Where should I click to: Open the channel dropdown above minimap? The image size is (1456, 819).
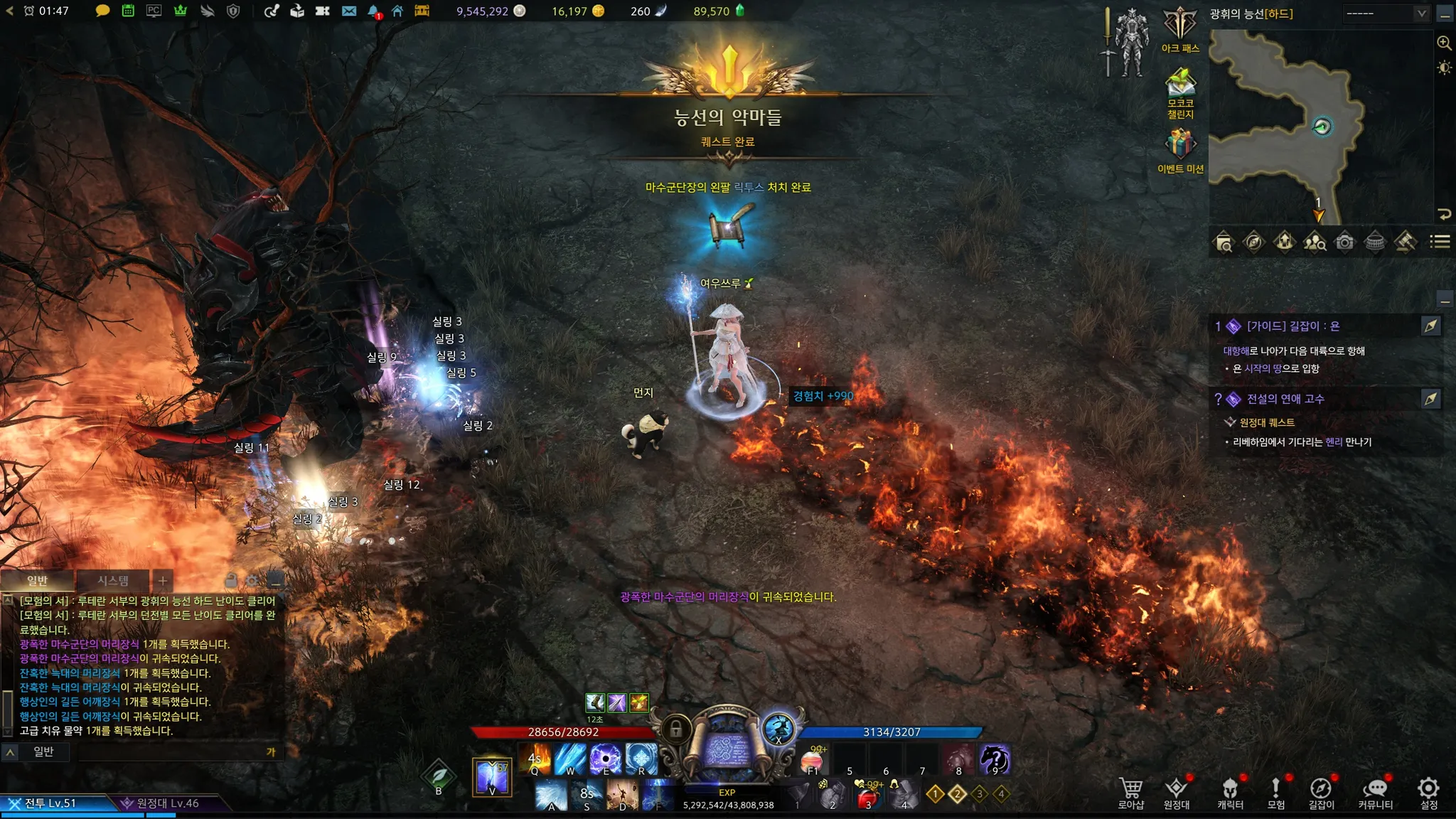1385,14
